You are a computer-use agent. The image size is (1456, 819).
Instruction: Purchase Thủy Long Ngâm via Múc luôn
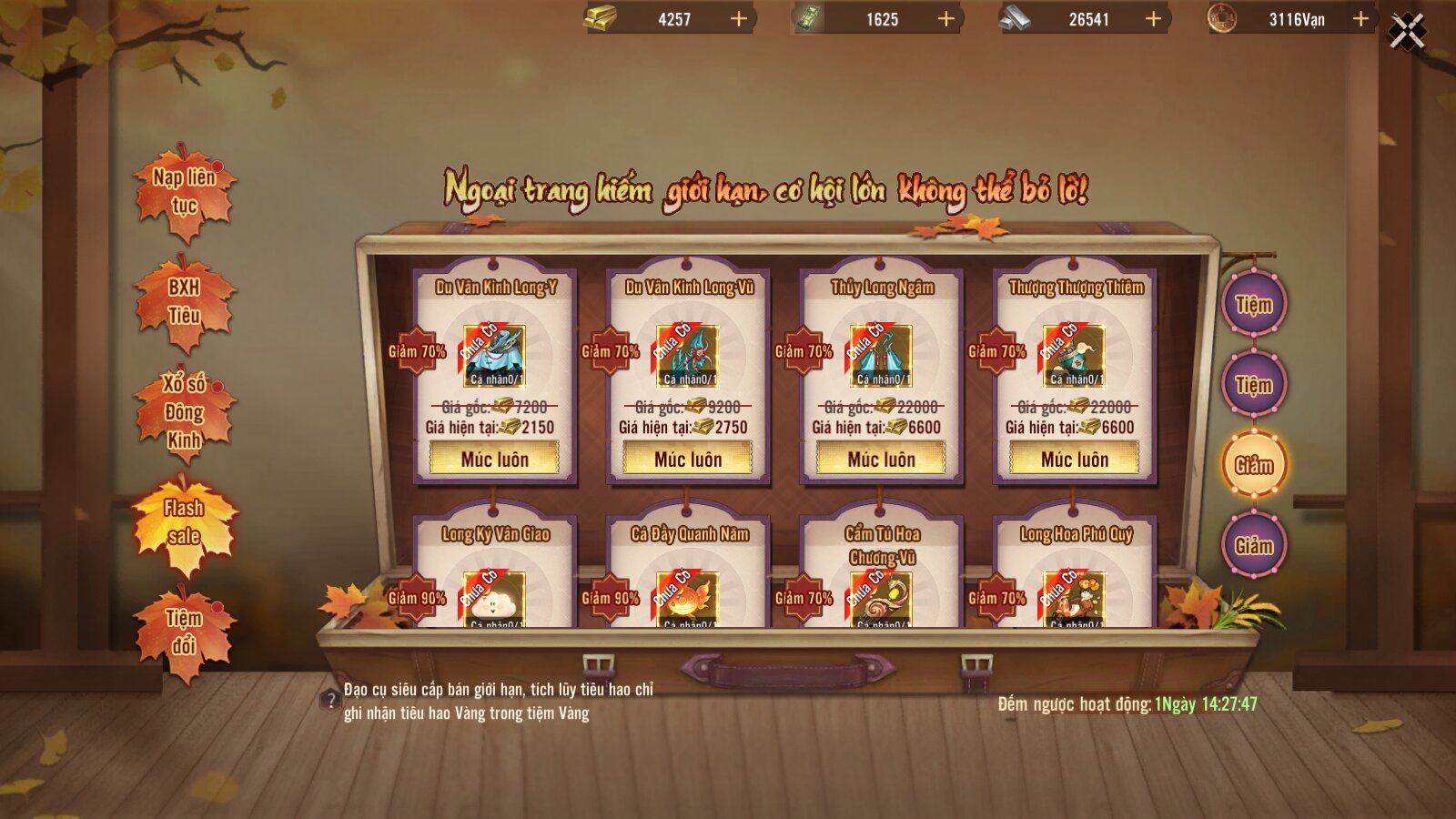(x=881, y=460)
